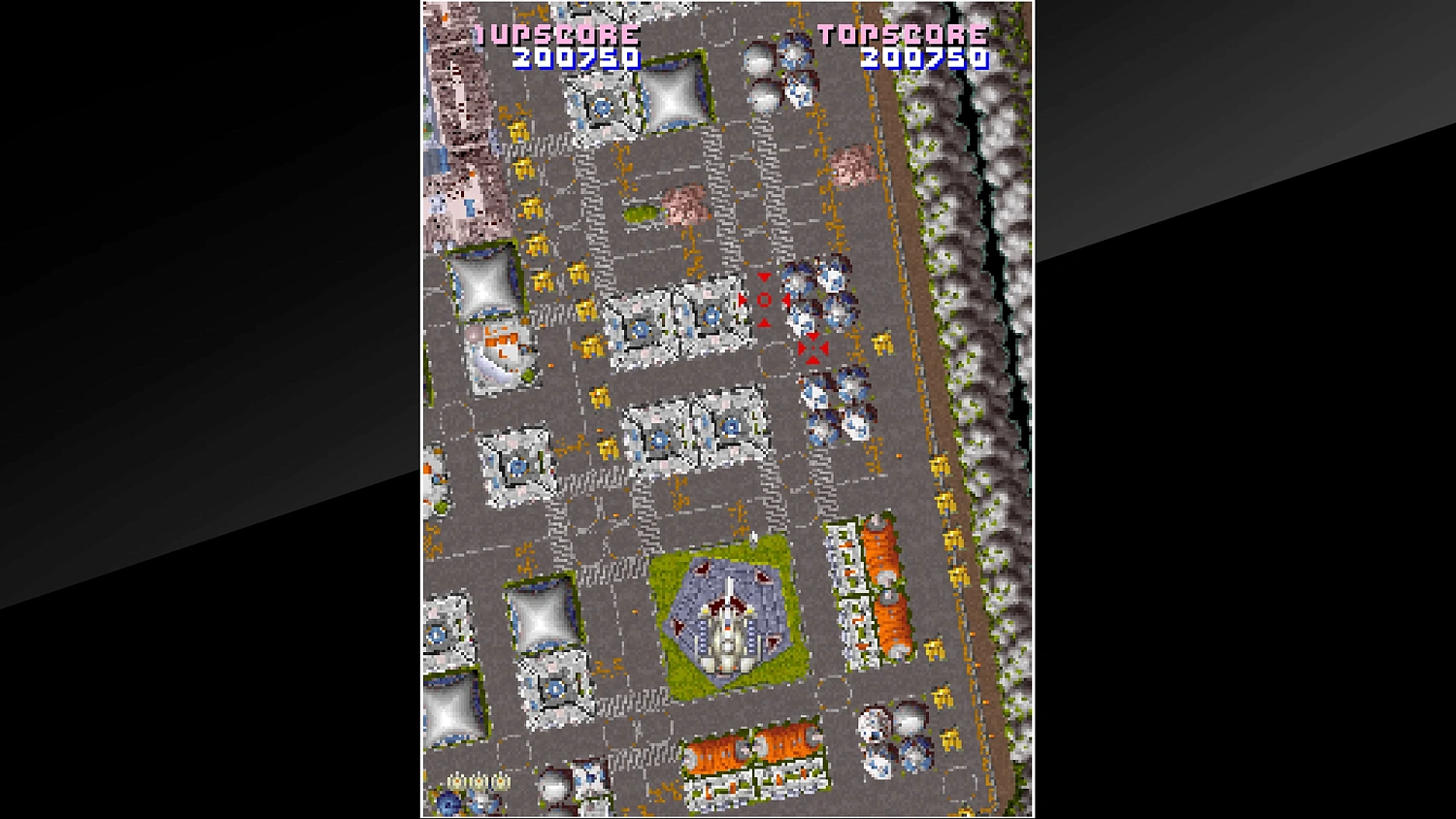Click a yellow power-up item on the road

click(532, 207)
